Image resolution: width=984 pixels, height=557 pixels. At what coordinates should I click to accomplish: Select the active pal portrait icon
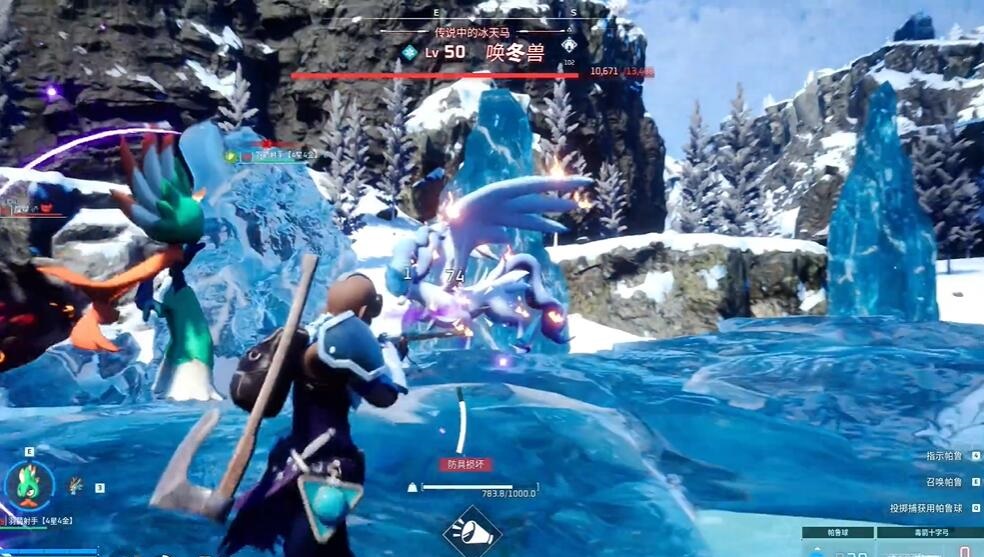pos(29,484)
